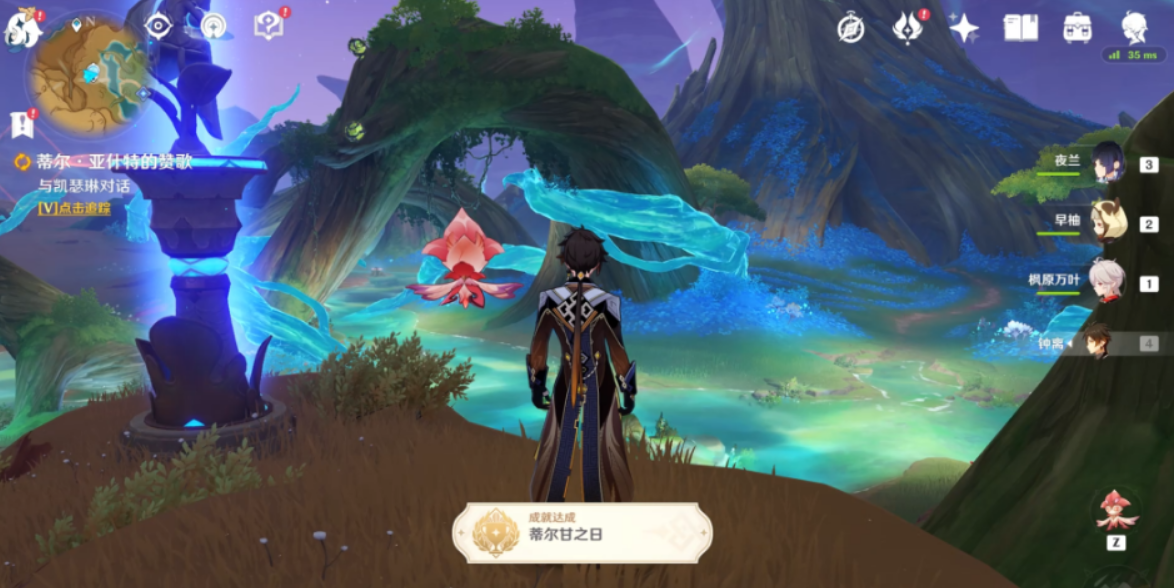1174x588 pixels.
Task: Open the book icon with question mark
Action: [x=268, y=26]
